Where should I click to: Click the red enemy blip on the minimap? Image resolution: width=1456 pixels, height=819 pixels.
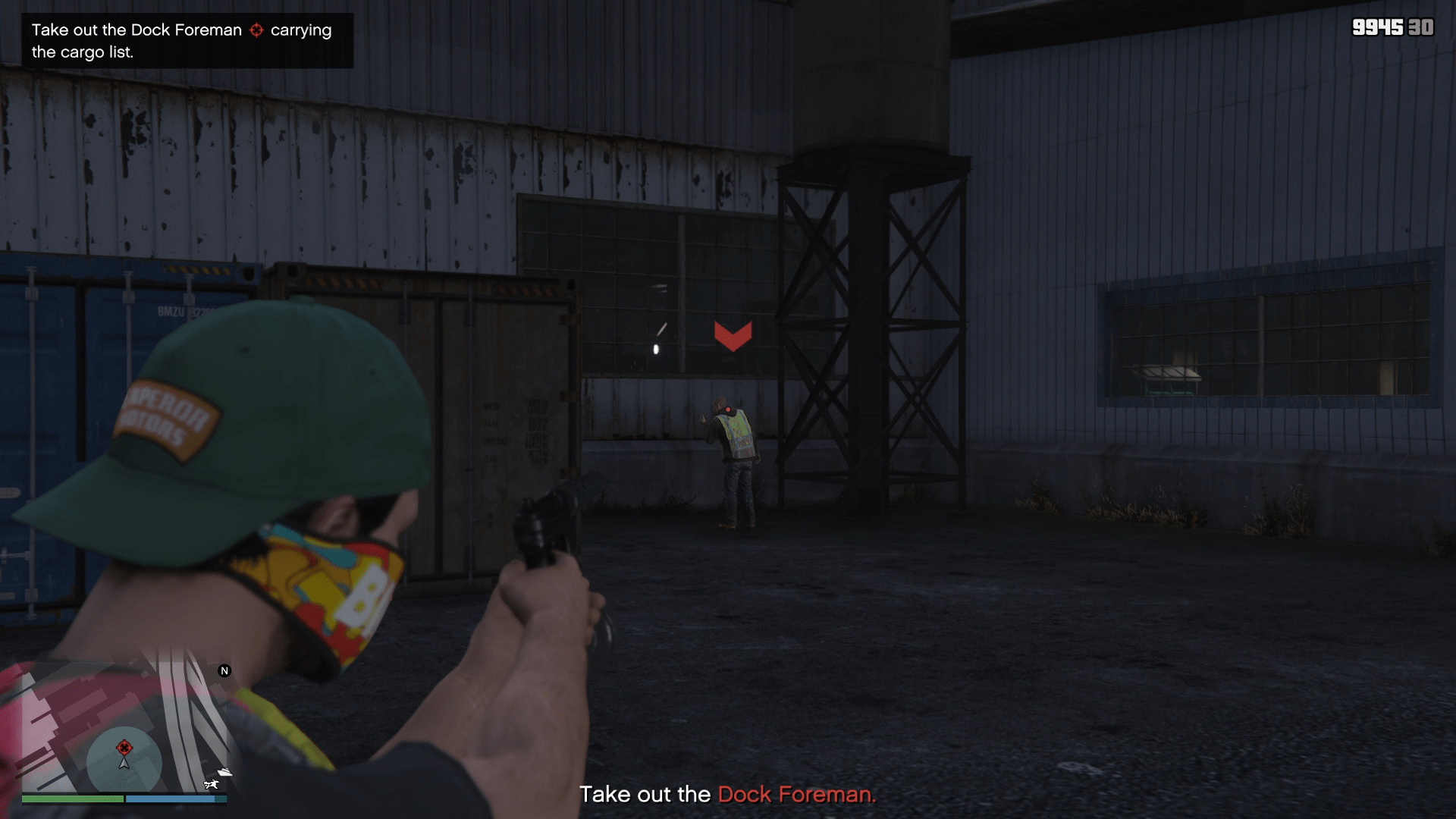pos(125,748)
